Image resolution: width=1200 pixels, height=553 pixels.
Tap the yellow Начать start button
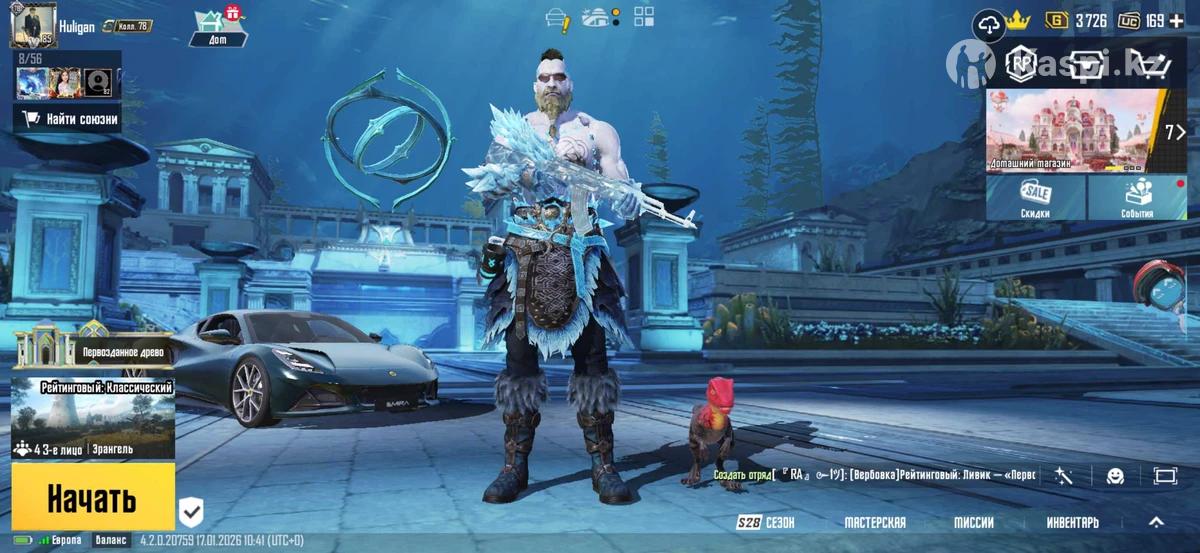click(x=92, y=497)
